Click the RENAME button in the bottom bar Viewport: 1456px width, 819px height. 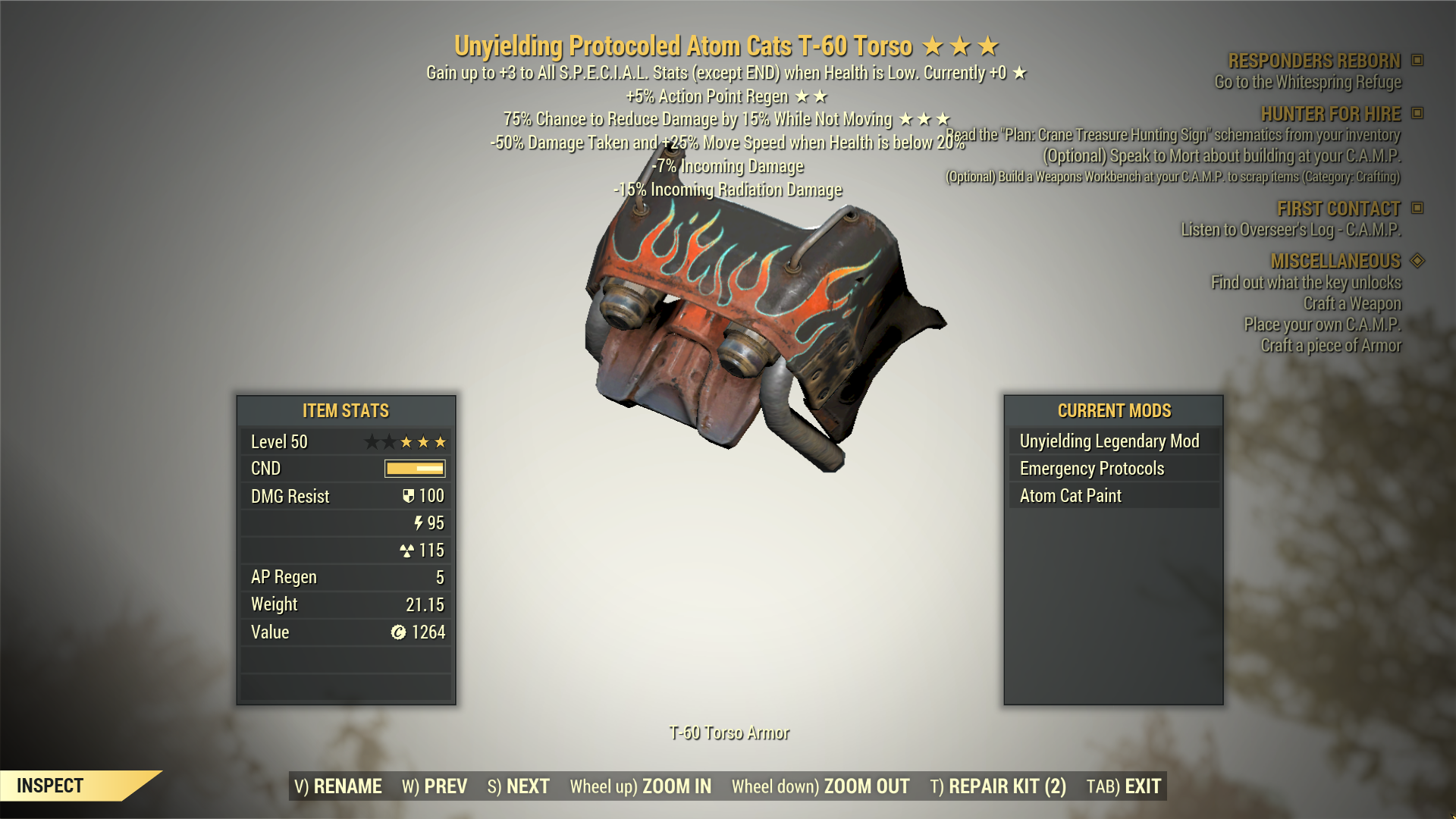coord(338,786)
